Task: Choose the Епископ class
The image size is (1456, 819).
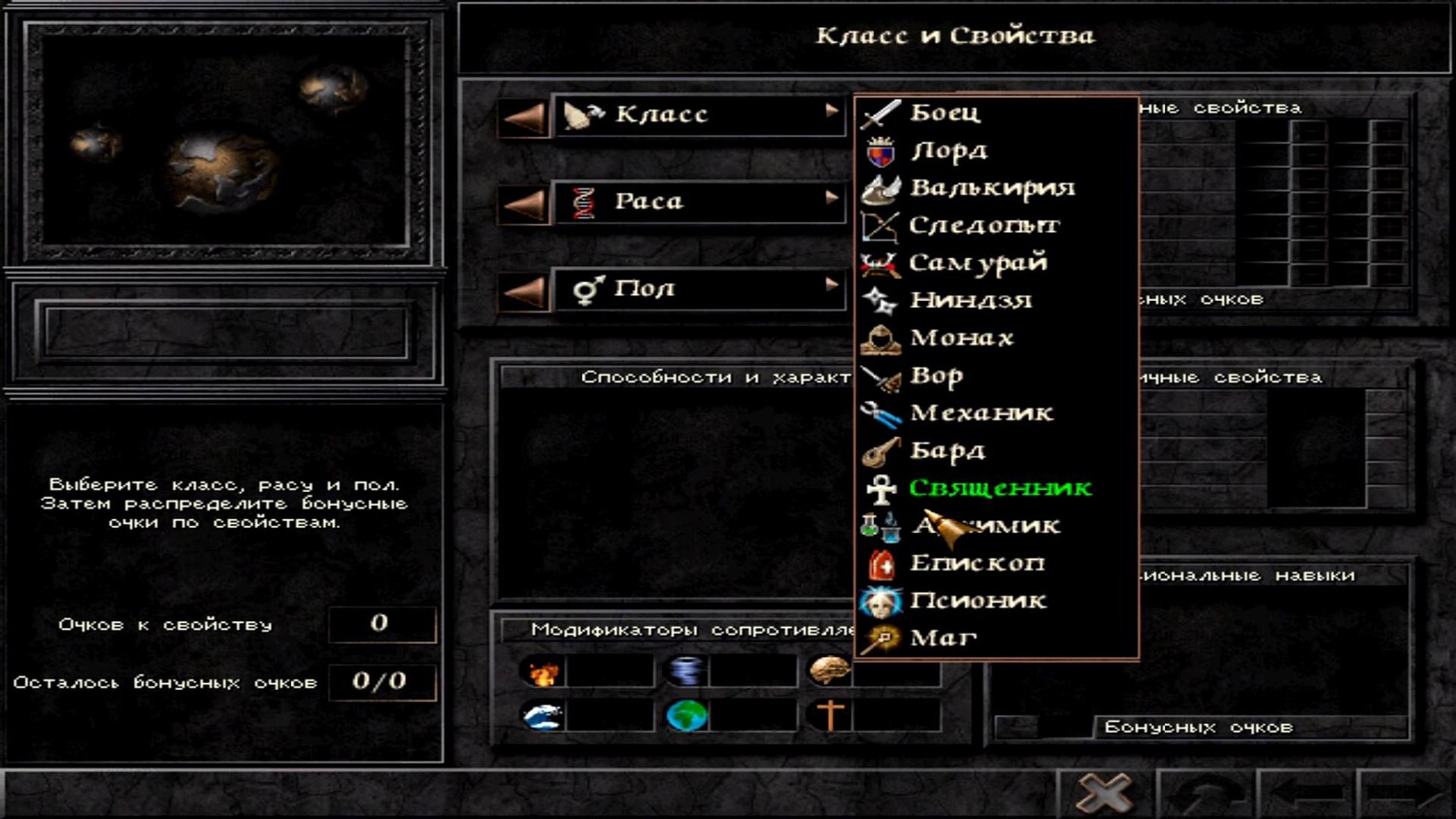Action: click(976, 564)
